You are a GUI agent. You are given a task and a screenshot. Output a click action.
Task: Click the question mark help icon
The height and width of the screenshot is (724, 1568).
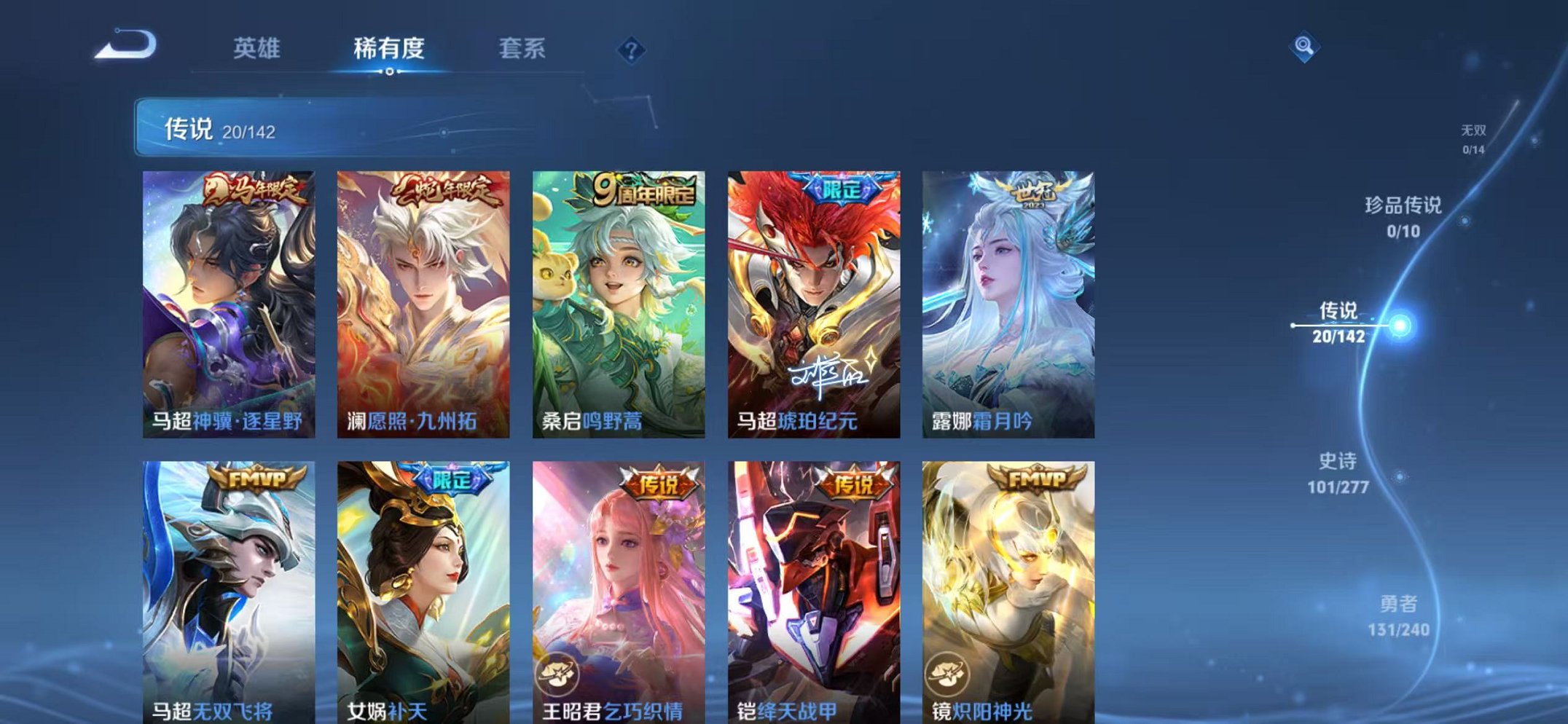click(x=632, y=50)
